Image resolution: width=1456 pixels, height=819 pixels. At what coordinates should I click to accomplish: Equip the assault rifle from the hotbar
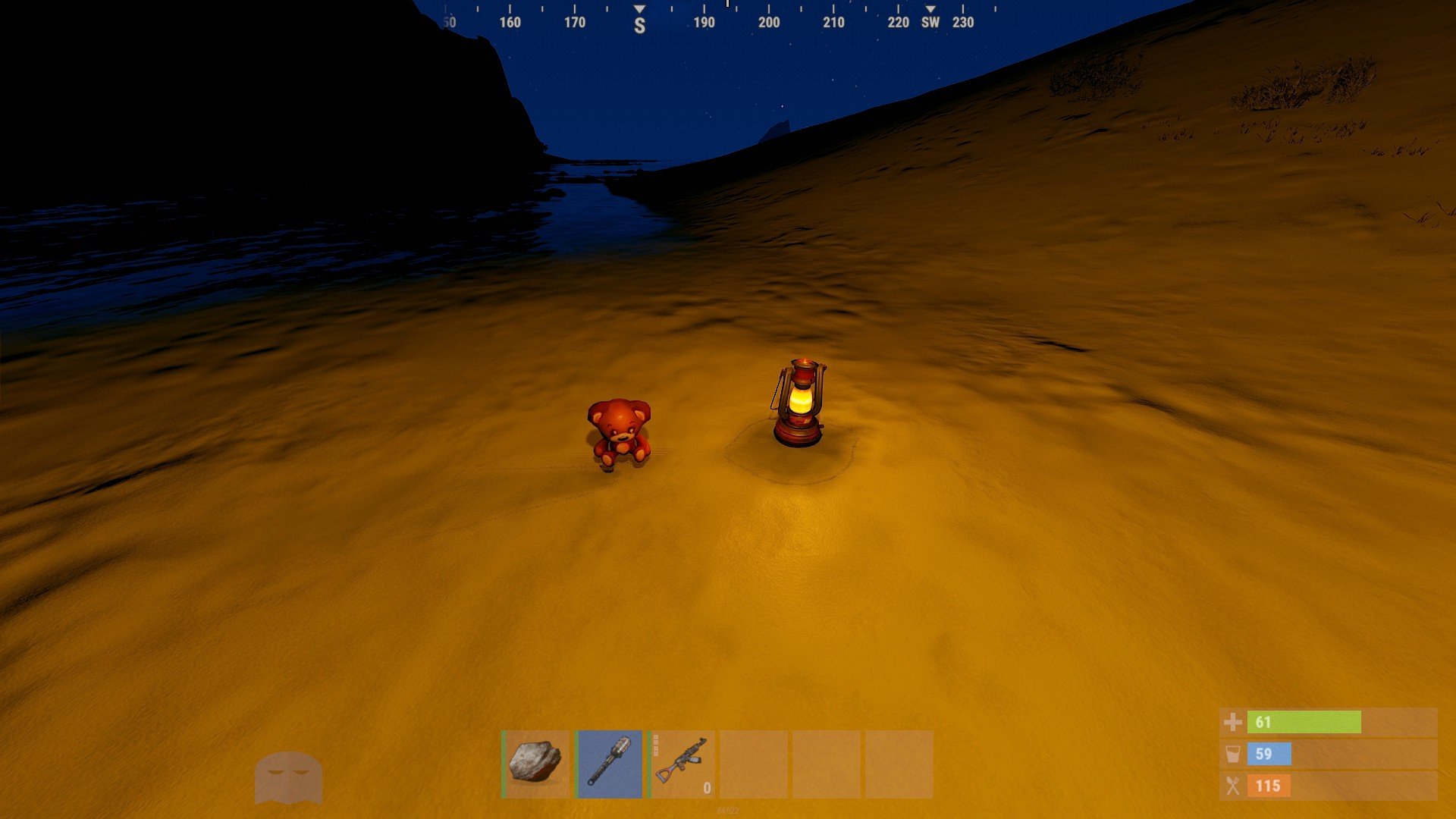point(682,763)
